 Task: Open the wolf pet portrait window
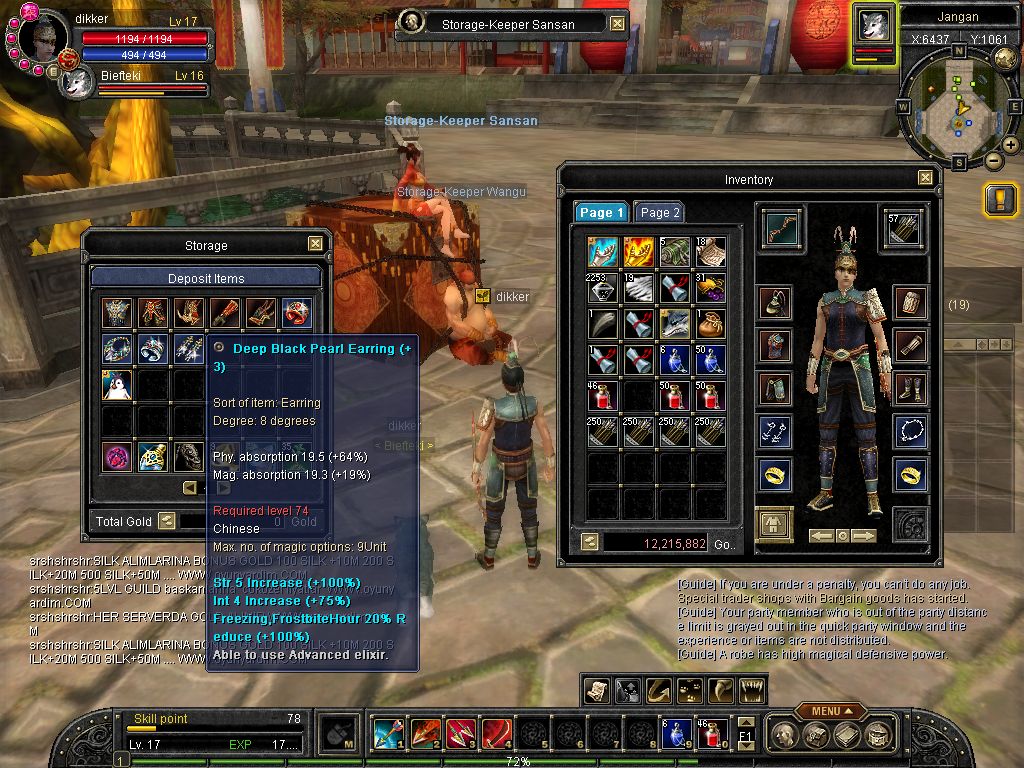pos(875,24)
